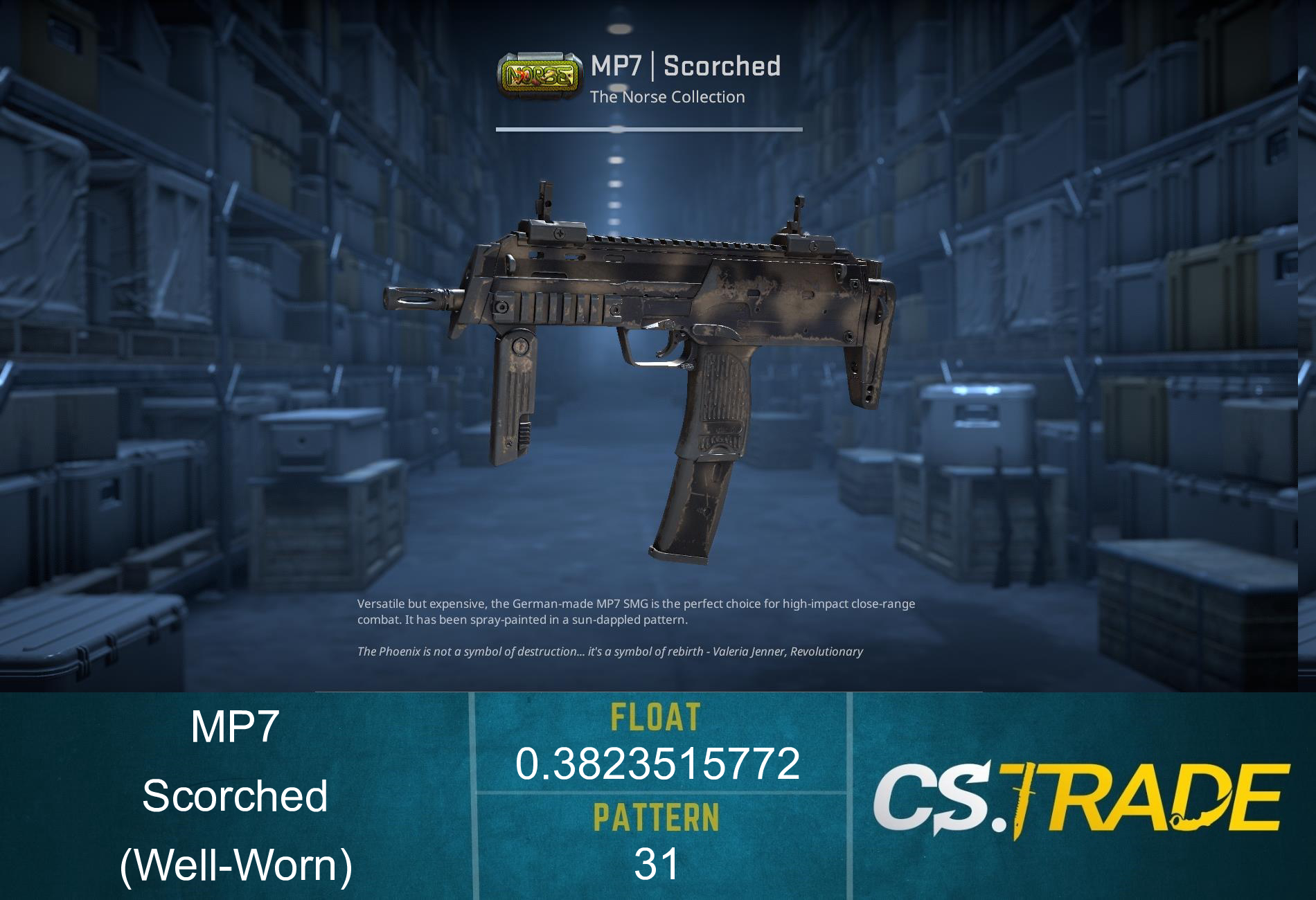1316x900 pixels.
Task: Expand the Valeria Jenner quote text
Action: point(610,651)
